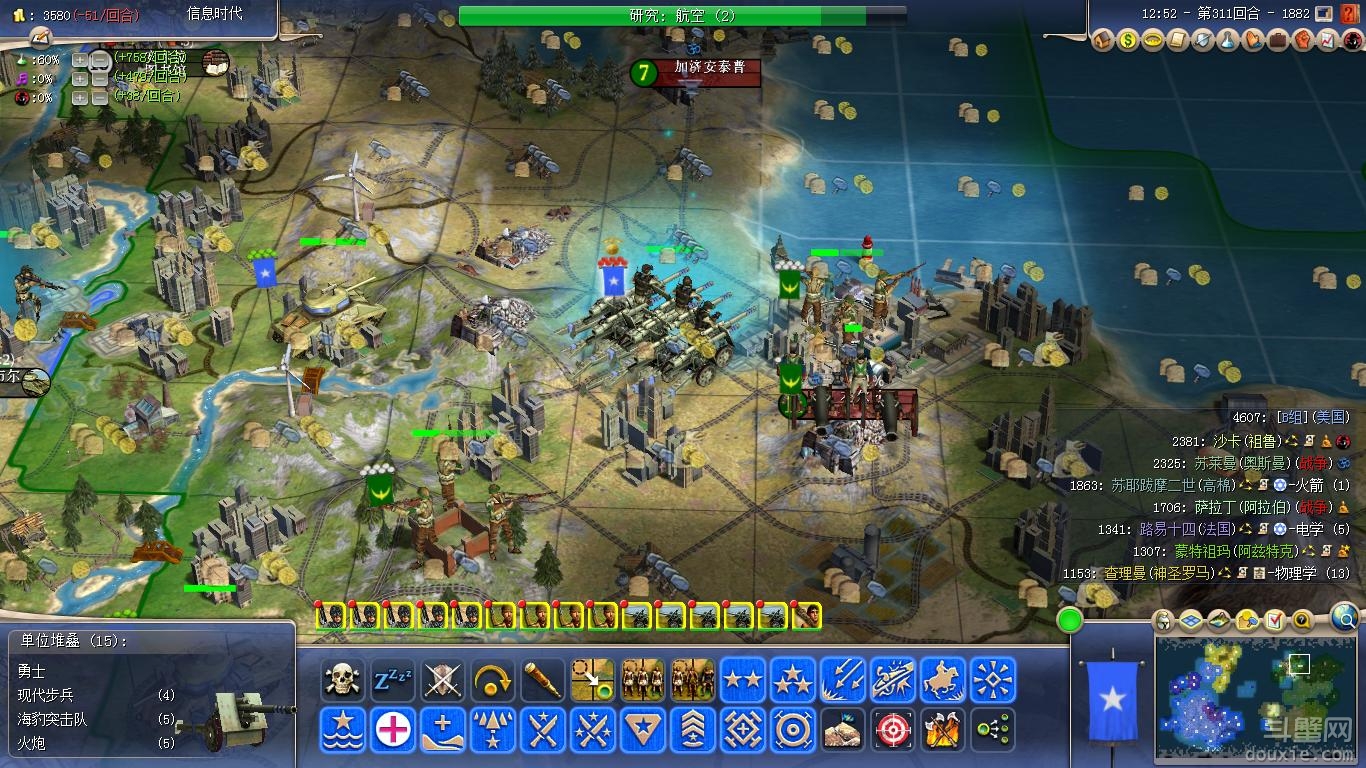1366x768 pixels.
Task: Select the red bullseye target action
Action: coord(892,730)
